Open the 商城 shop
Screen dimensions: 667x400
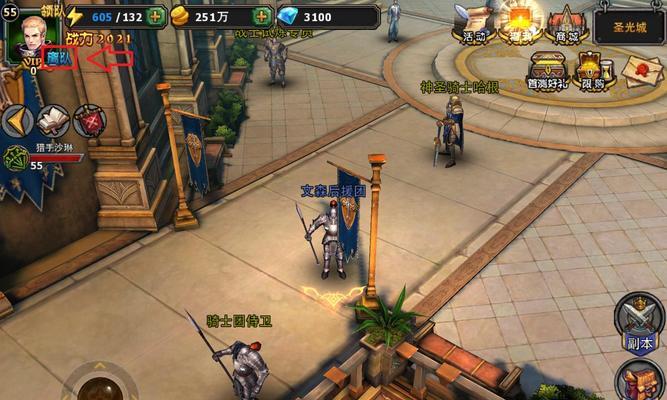tap(565, 23)
